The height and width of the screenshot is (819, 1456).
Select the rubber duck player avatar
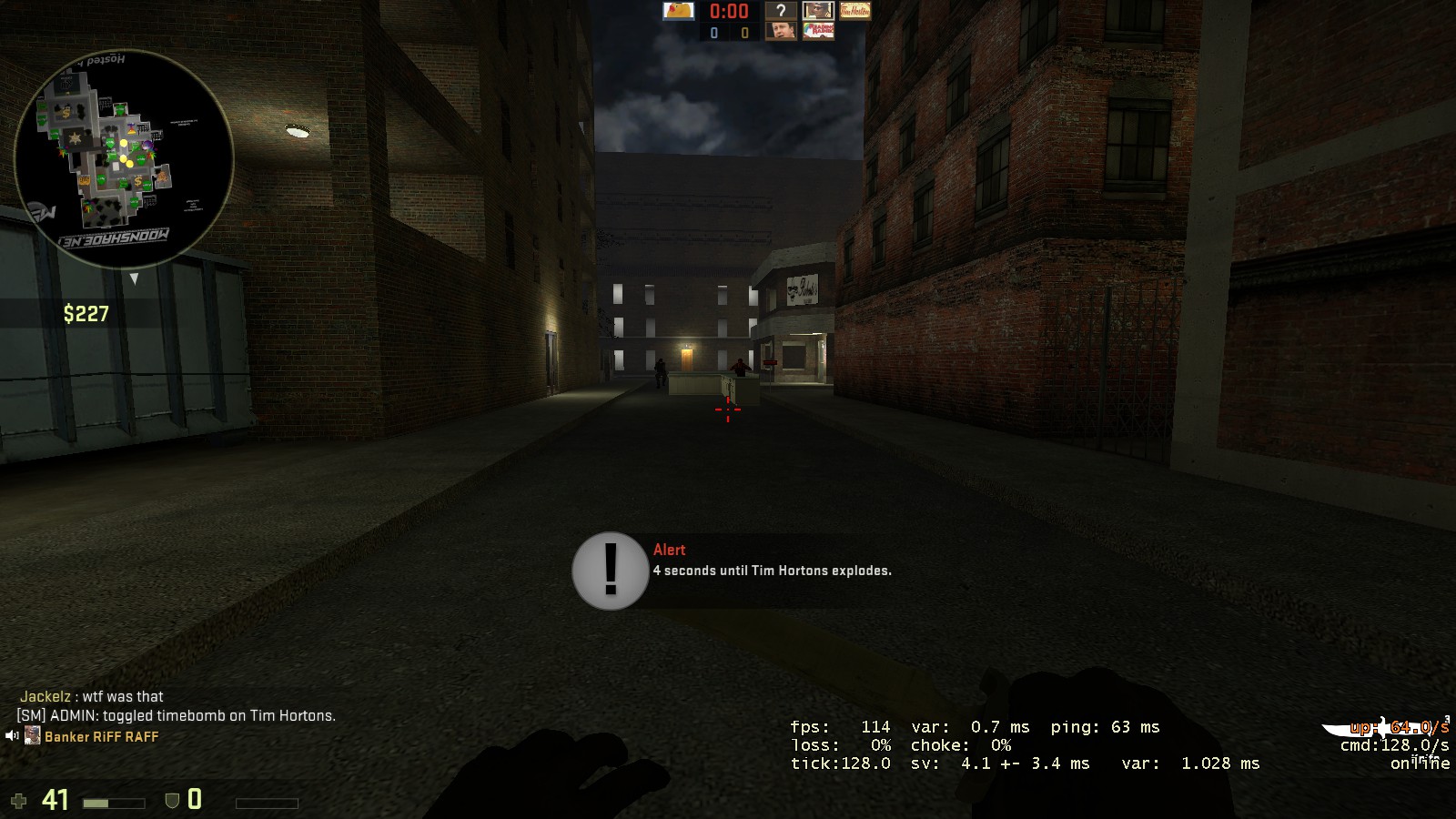(x=678, y=11)
